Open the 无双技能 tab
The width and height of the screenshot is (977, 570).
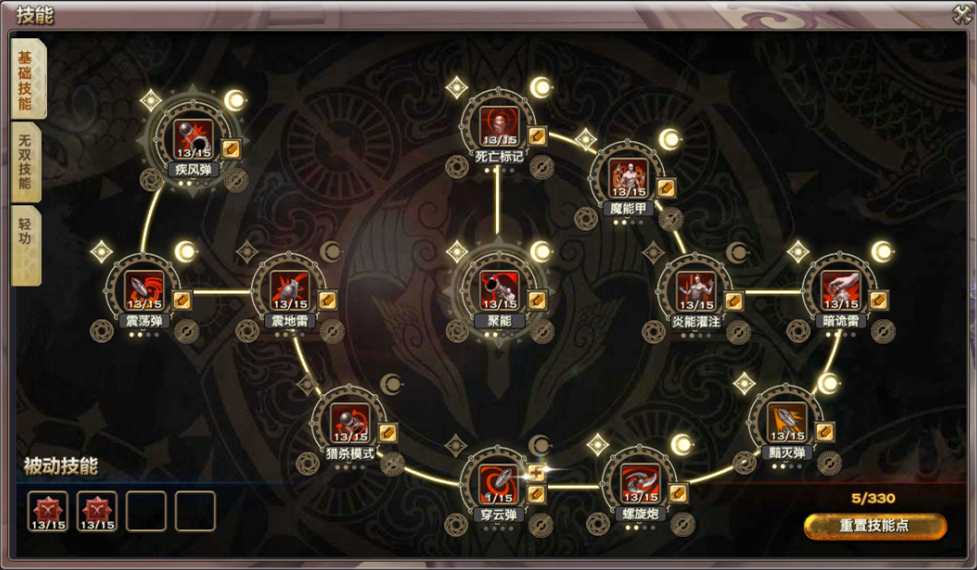[26, 164]
